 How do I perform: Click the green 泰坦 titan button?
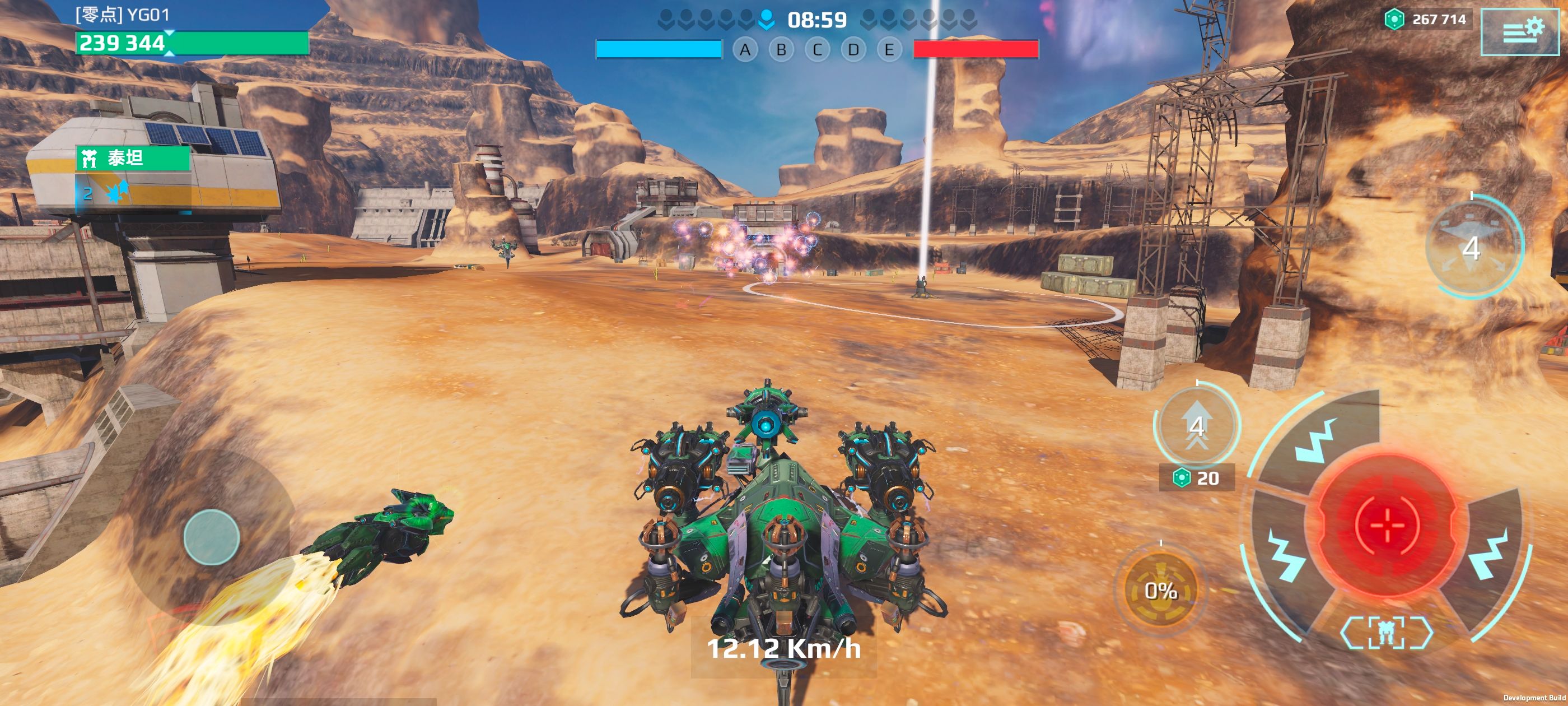(x=133, y=159)
